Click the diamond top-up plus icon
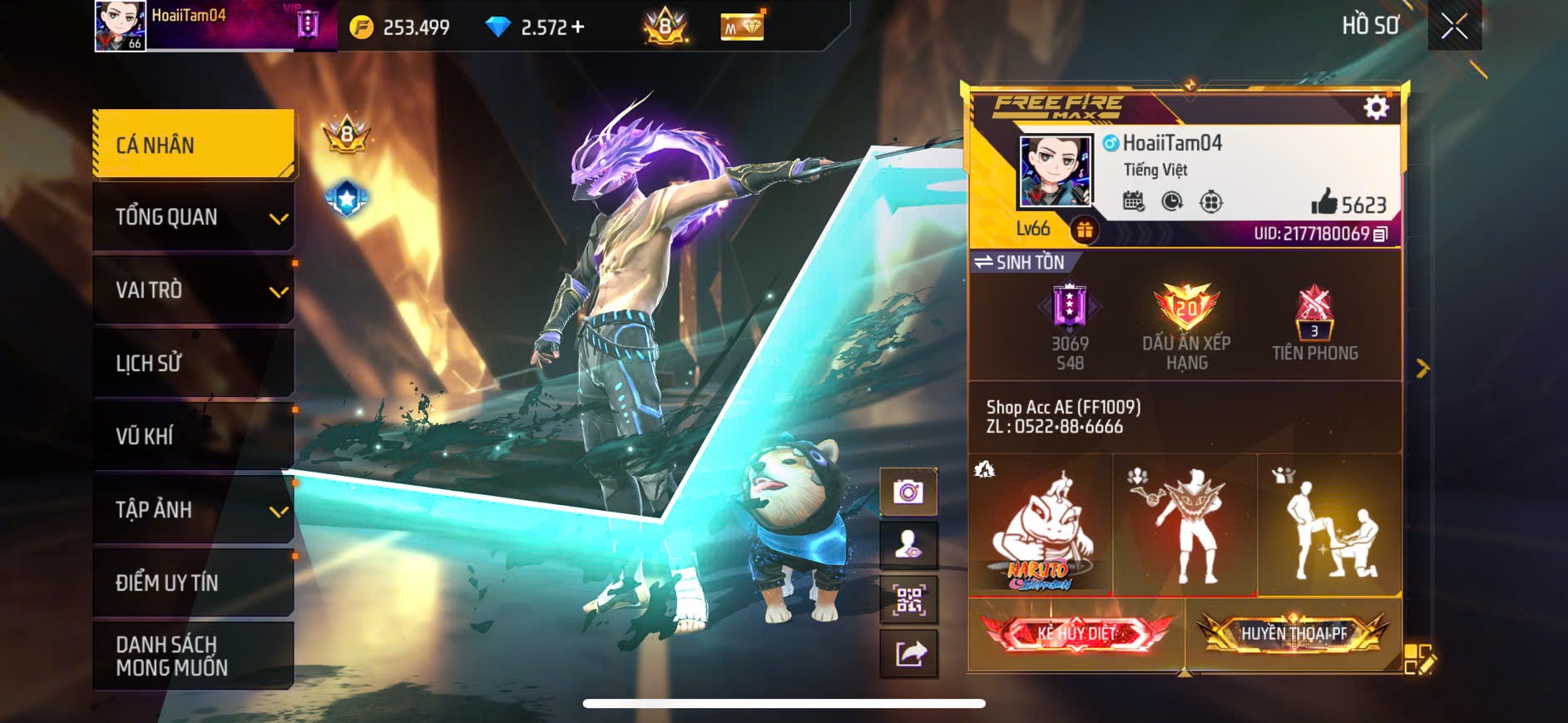 (x=576, y=27)
